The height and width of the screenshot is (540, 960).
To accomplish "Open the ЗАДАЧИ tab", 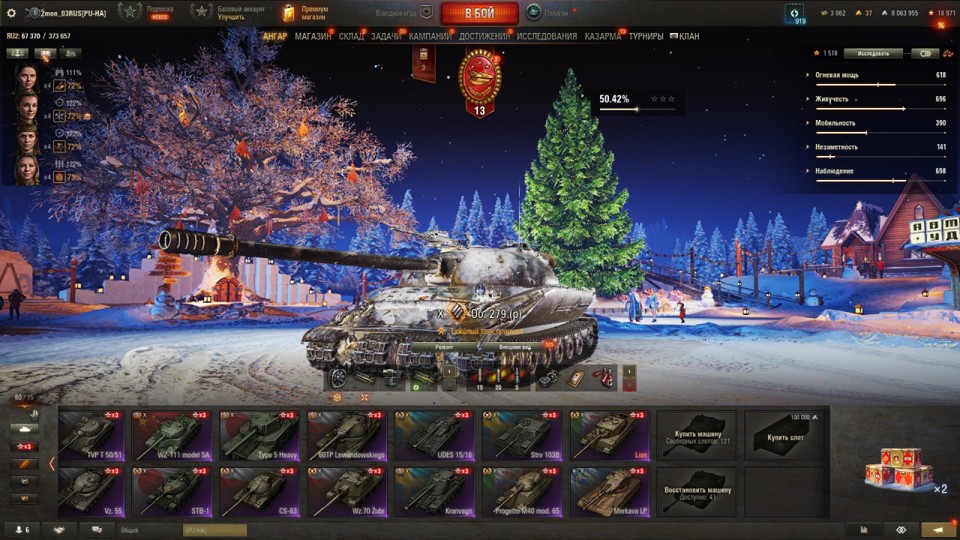I will [386, 37].
